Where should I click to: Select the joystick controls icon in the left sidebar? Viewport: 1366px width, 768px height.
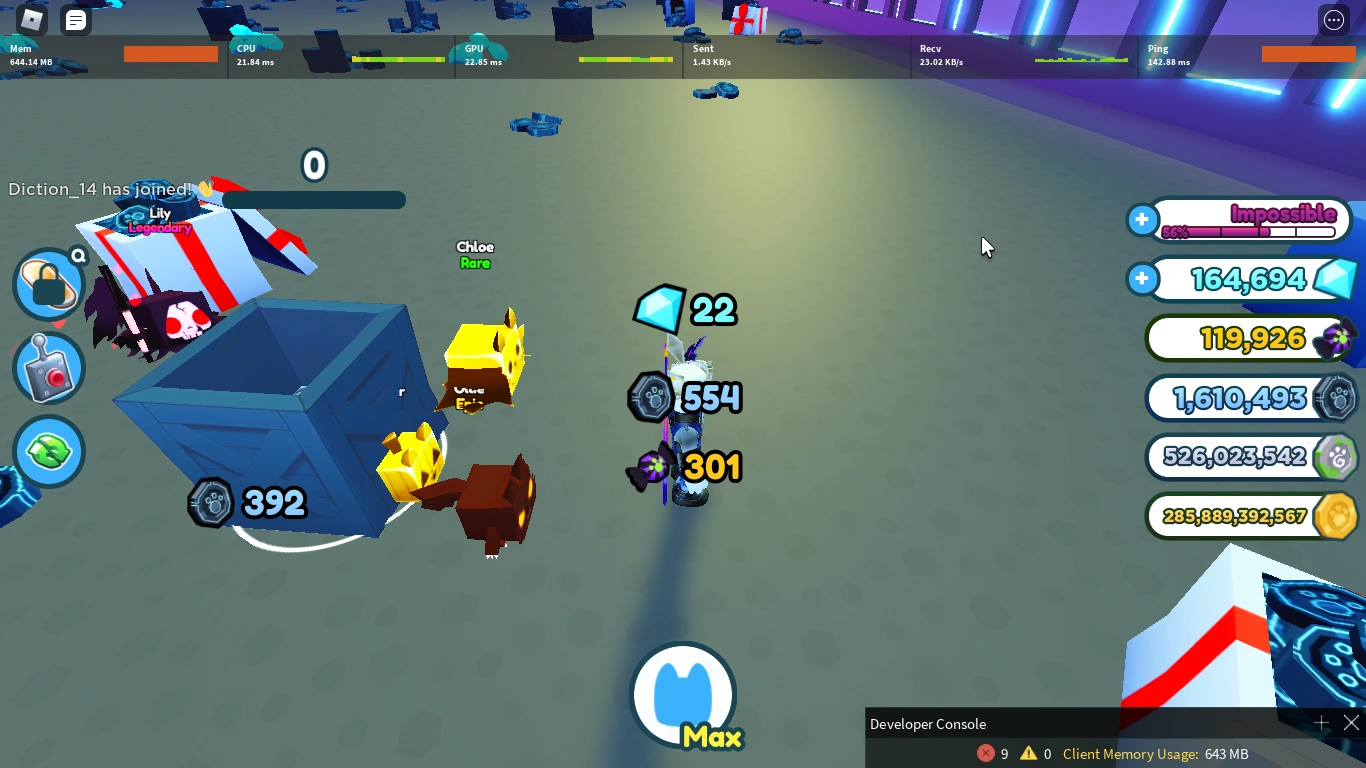tap(48, 368)
